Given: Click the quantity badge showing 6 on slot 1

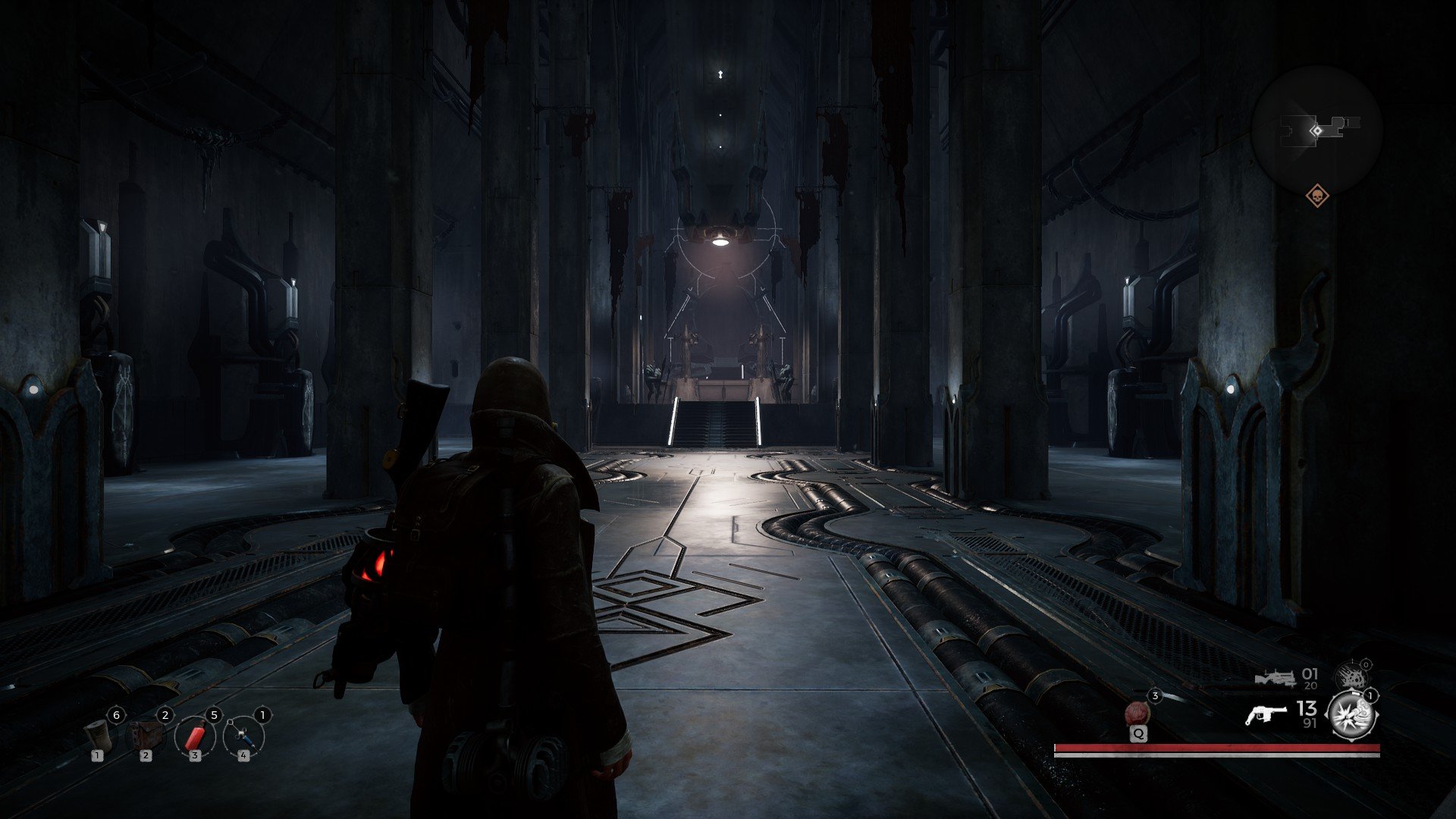Looking at the screenshot, I should pyautogui.click(x=116, y=714).
